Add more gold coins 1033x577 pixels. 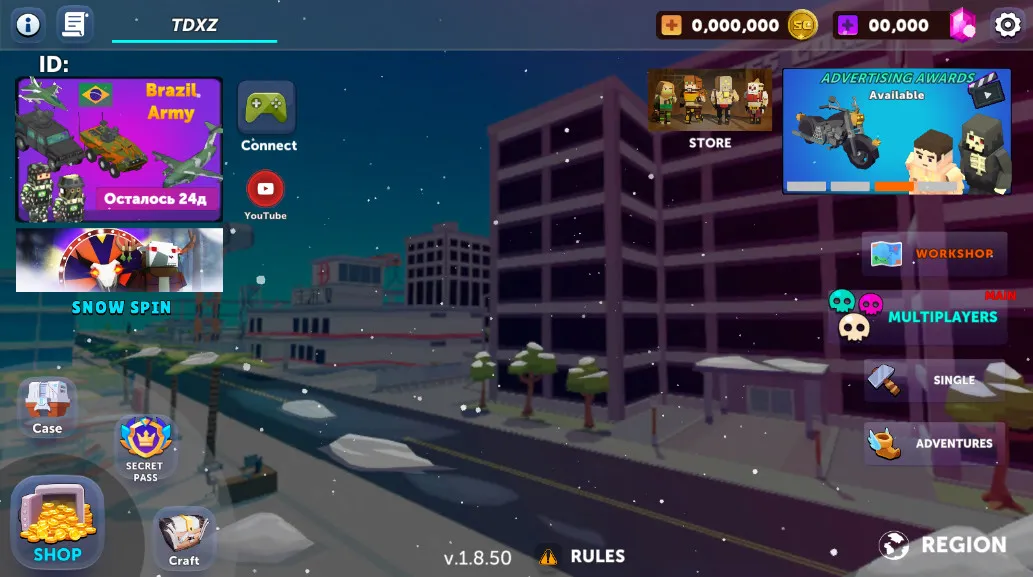(x=671, y=25)
